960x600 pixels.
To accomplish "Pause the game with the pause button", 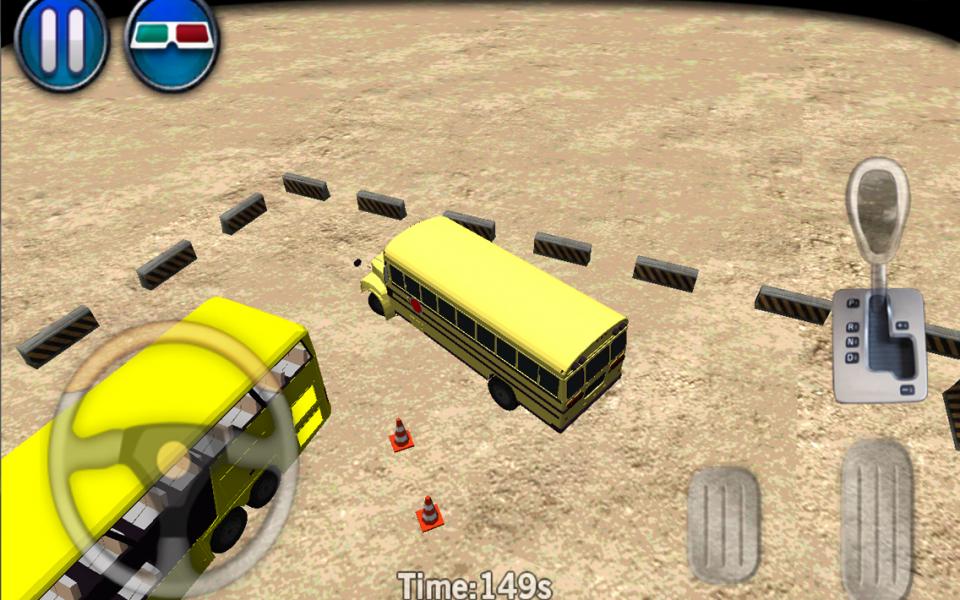I will click(60, 42).
